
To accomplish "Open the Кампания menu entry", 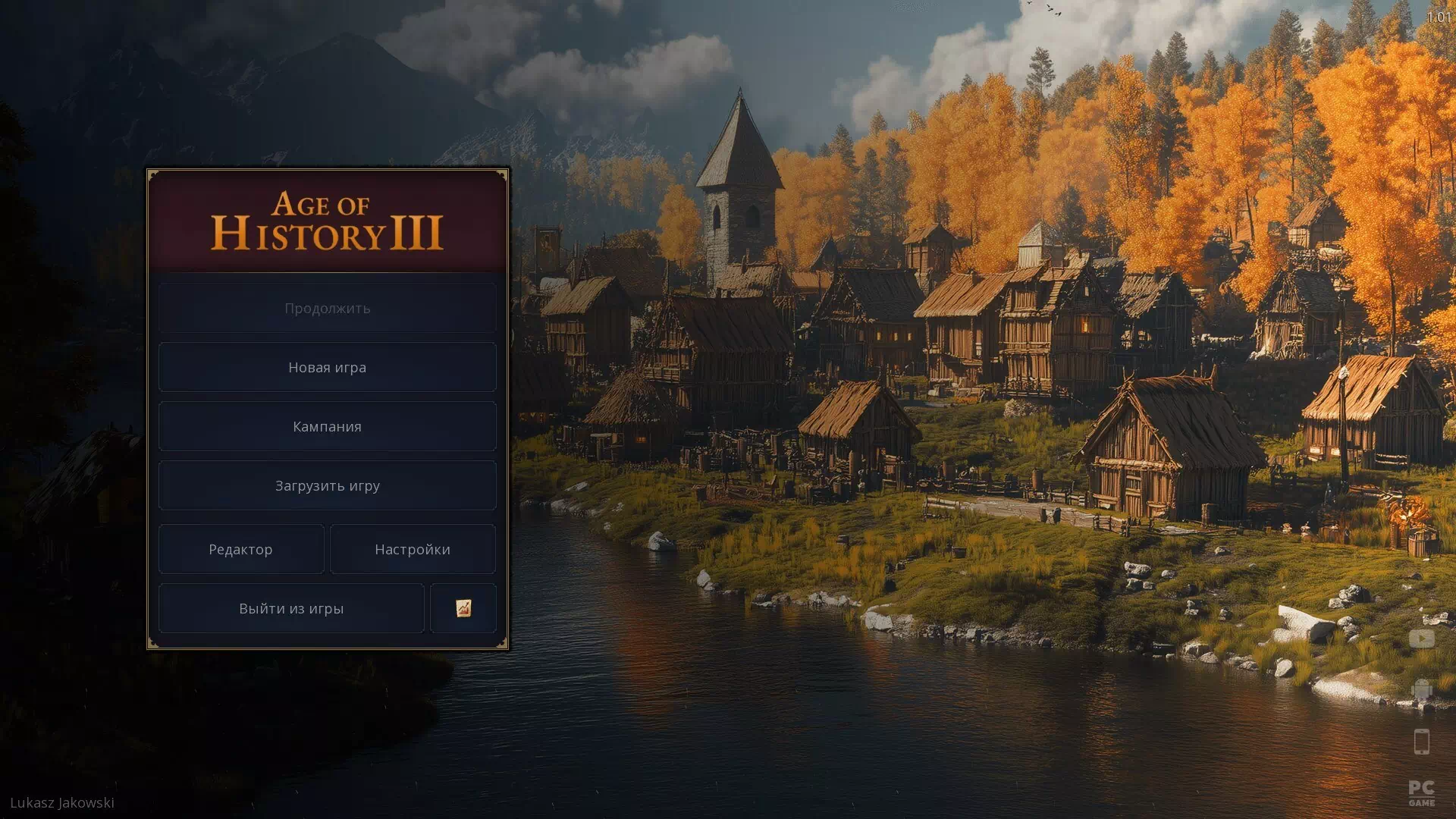I will (x=327, y=426).
